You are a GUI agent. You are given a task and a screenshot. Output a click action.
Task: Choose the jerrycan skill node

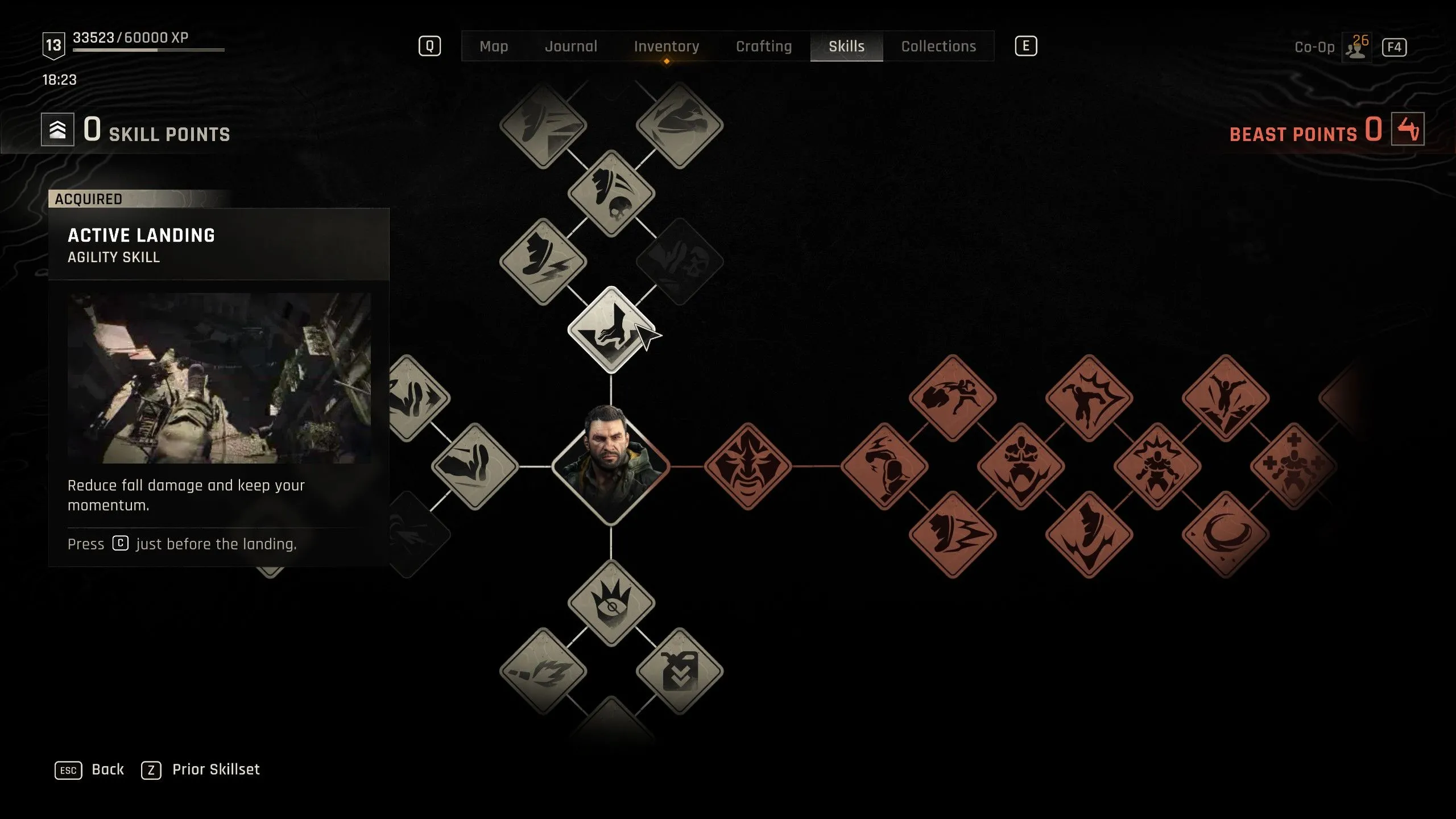pos(679,671)
